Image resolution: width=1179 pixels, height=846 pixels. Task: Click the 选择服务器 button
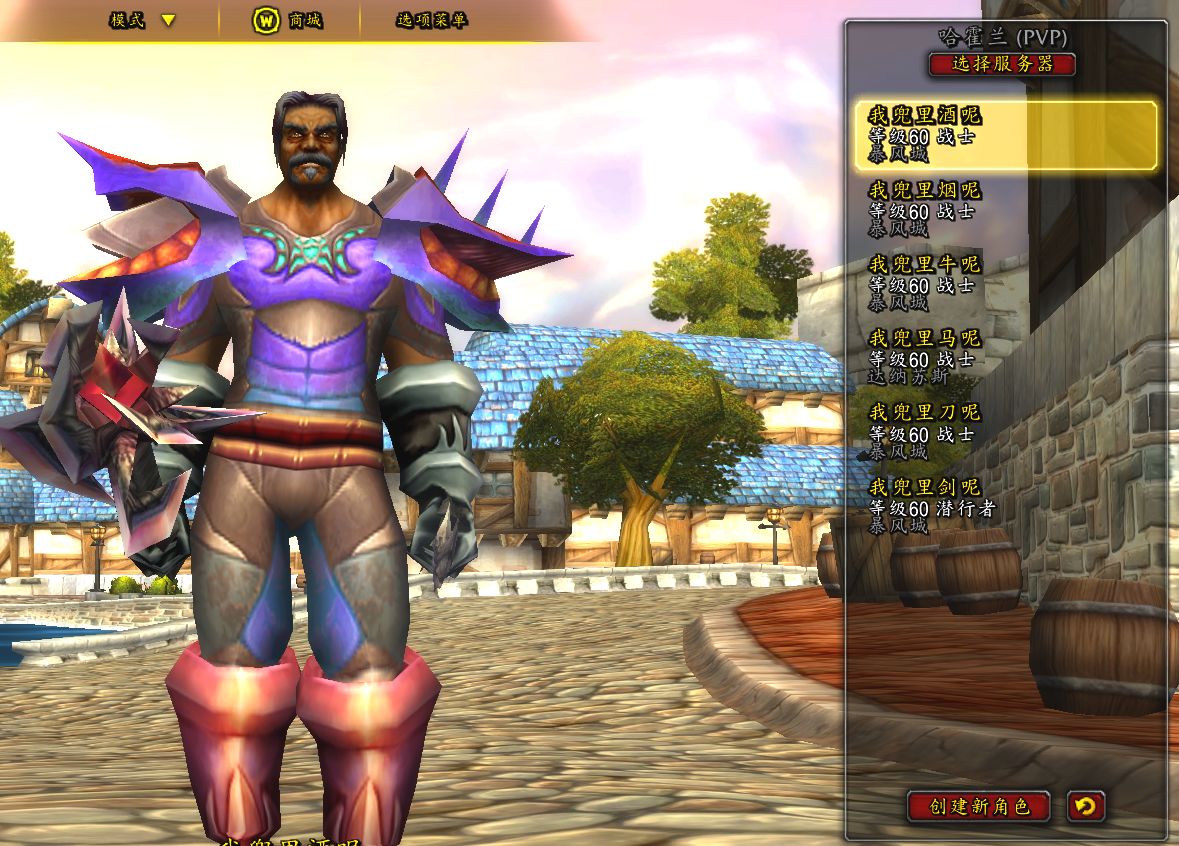(x=1002, y=64)
